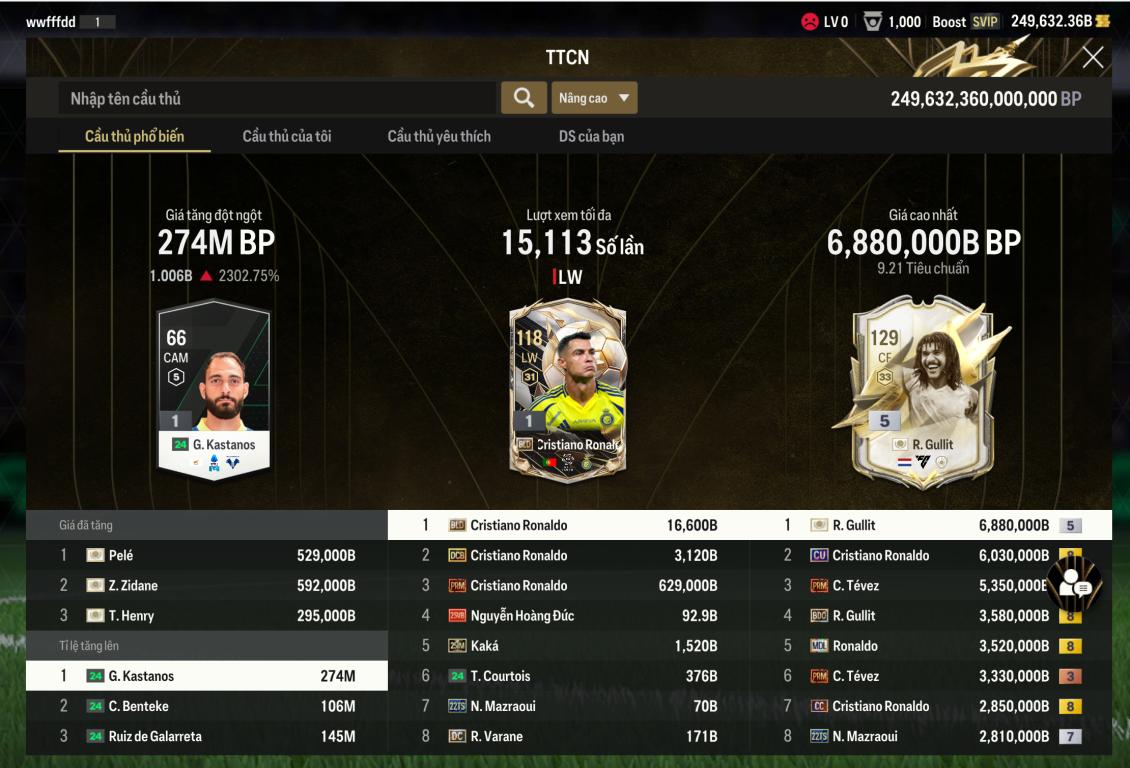Click the player name search field

[x=278, y=98]
